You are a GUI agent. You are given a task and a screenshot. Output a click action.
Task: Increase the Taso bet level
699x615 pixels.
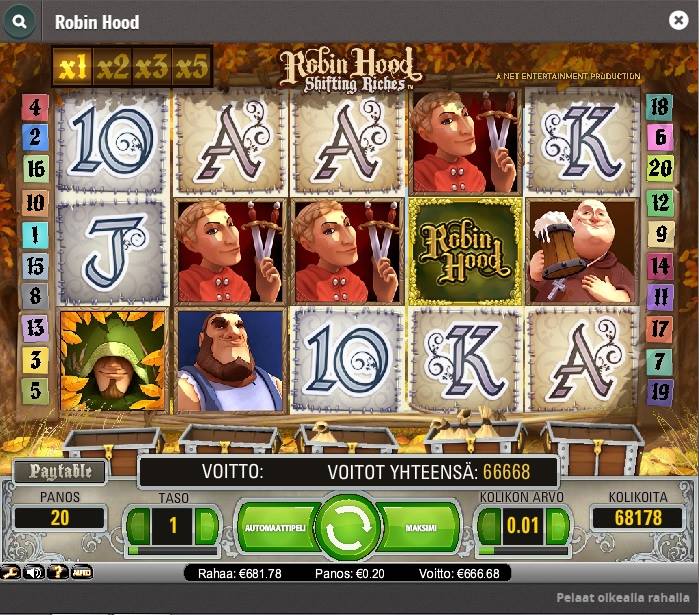coord(207,525)
